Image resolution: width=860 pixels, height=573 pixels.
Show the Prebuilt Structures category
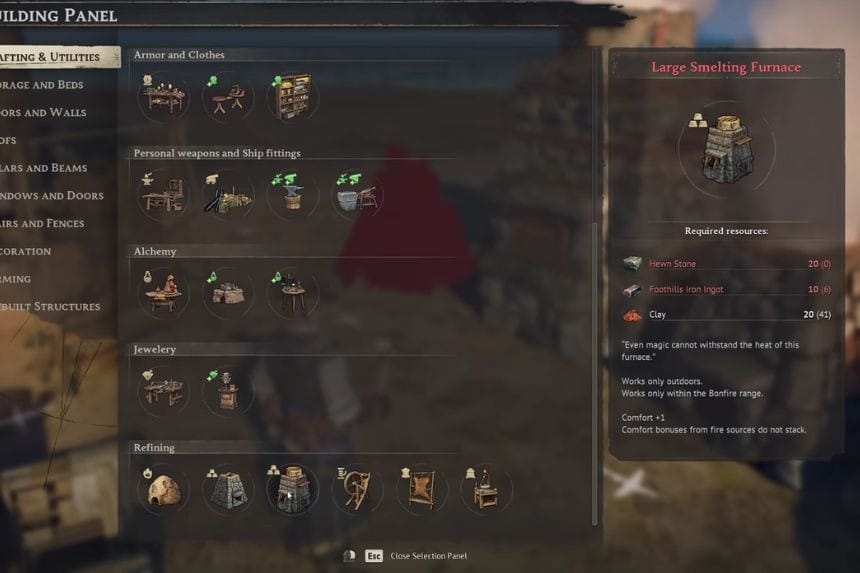tap(50, 307)
